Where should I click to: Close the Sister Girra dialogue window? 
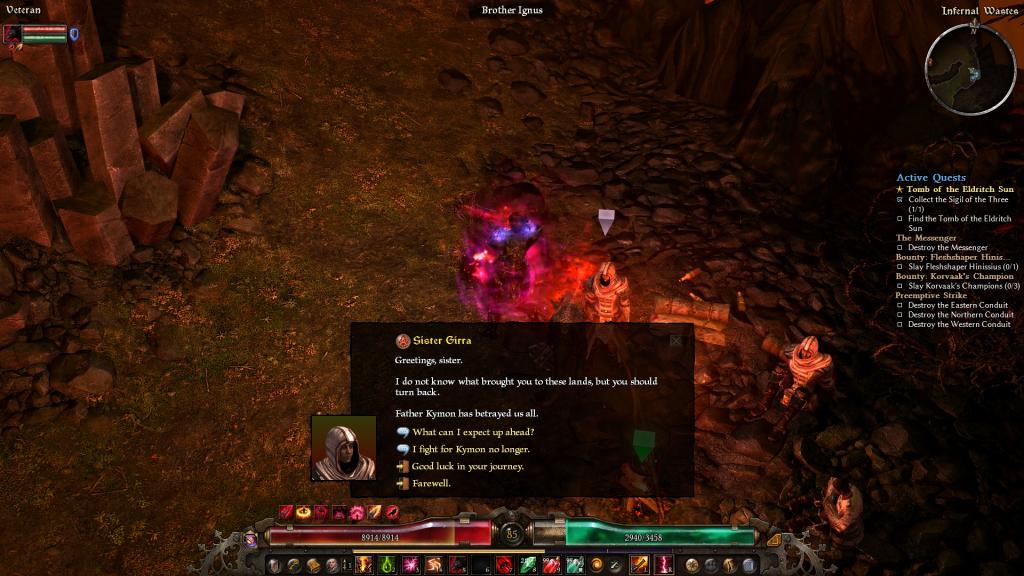tap(676, 340)
